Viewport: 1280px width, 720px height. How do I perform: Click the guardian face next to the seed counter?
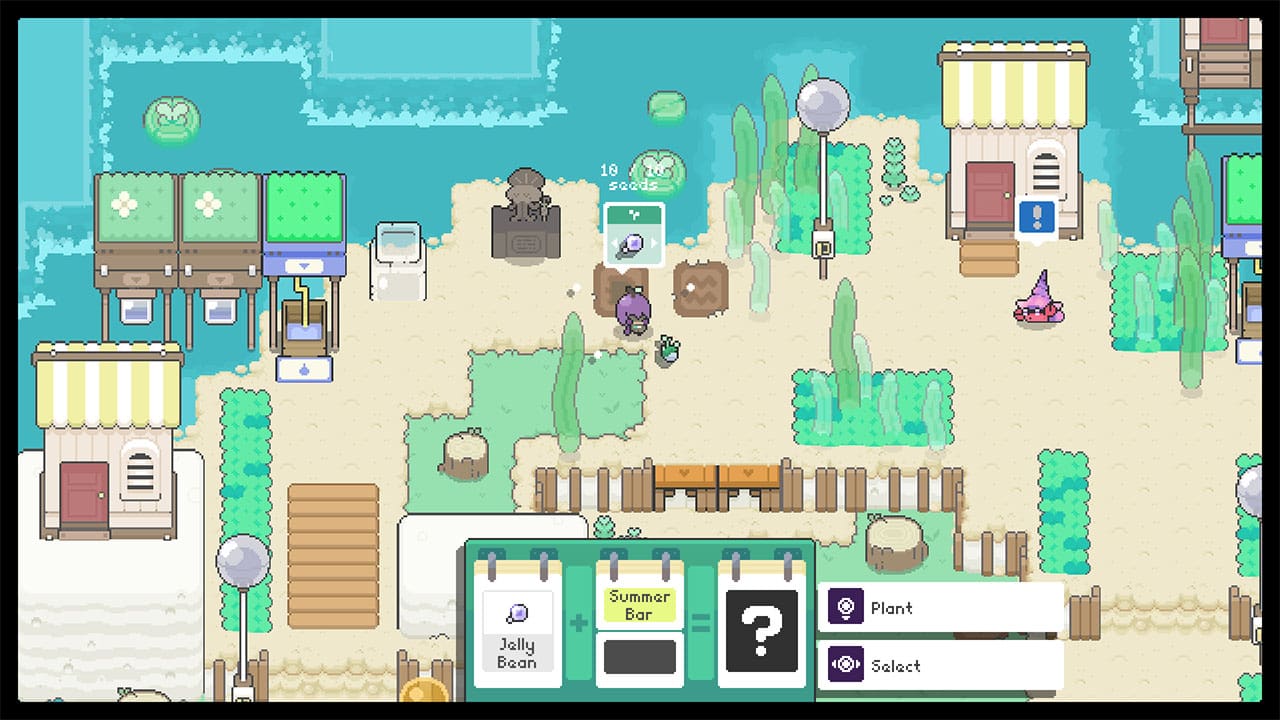(656, 171)
